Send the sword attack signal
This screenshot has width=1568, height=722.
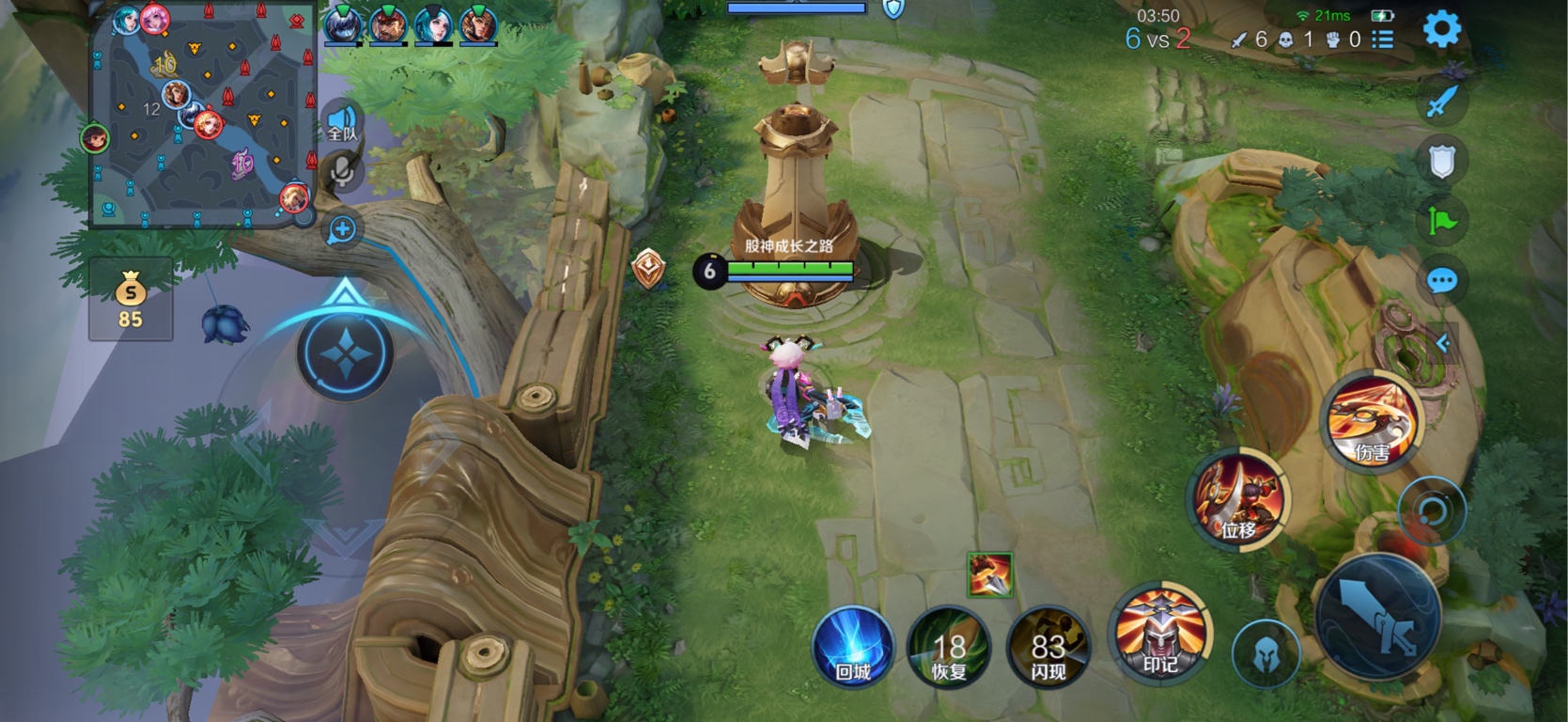click(1441, 102)
